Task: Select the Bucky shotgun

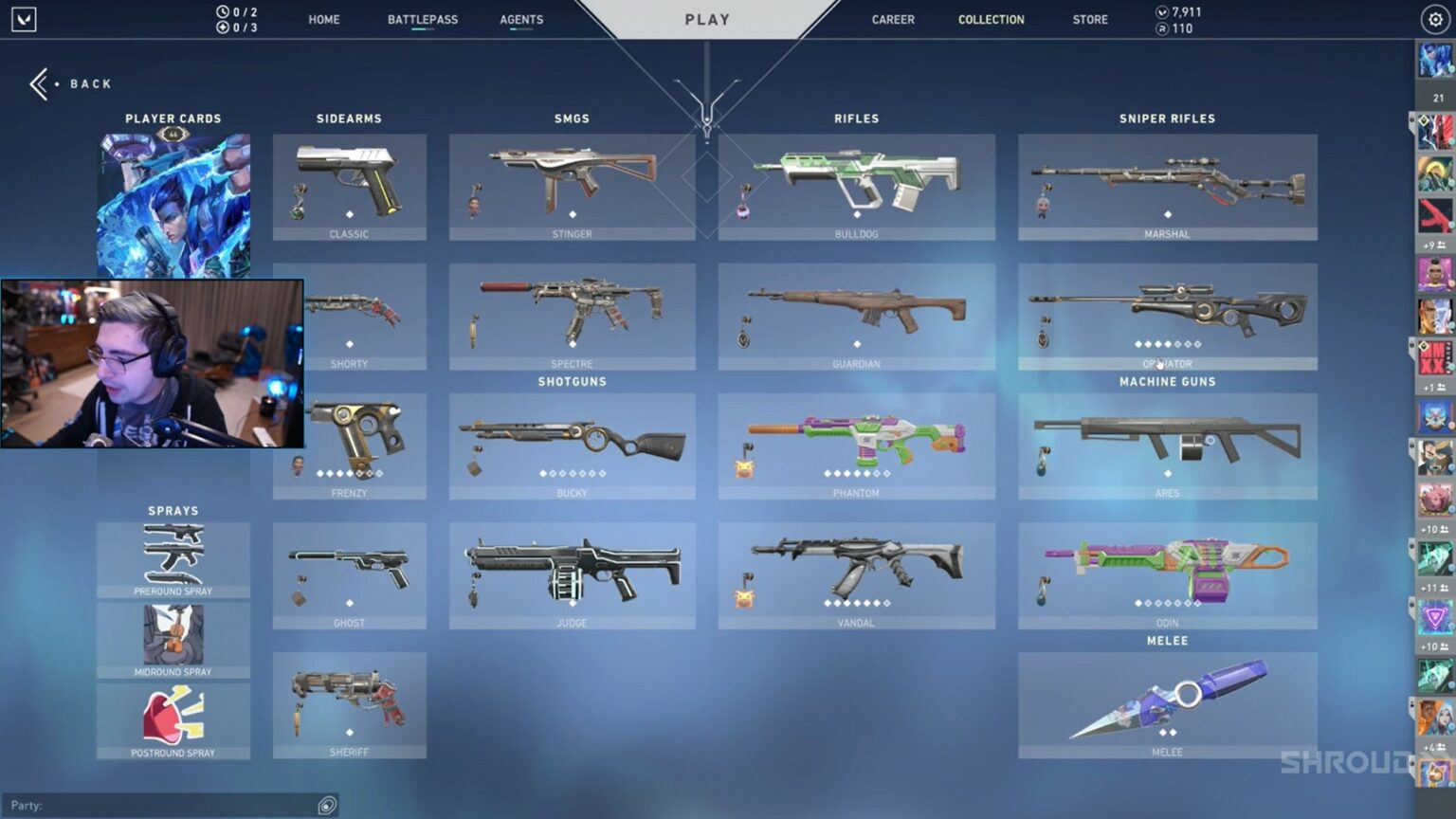Action: pos(572,446)
